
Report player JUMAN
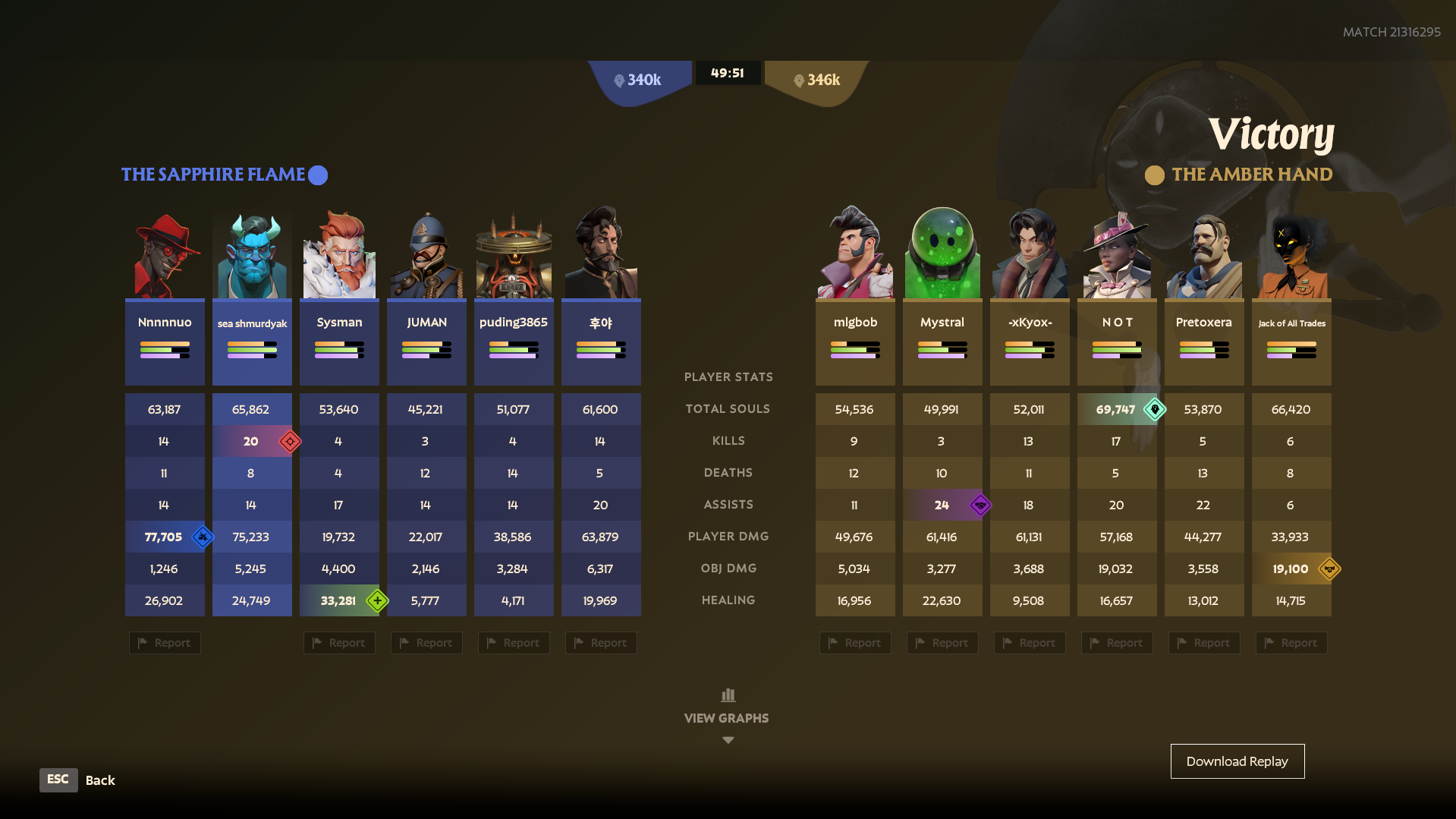tap(426, 643)
